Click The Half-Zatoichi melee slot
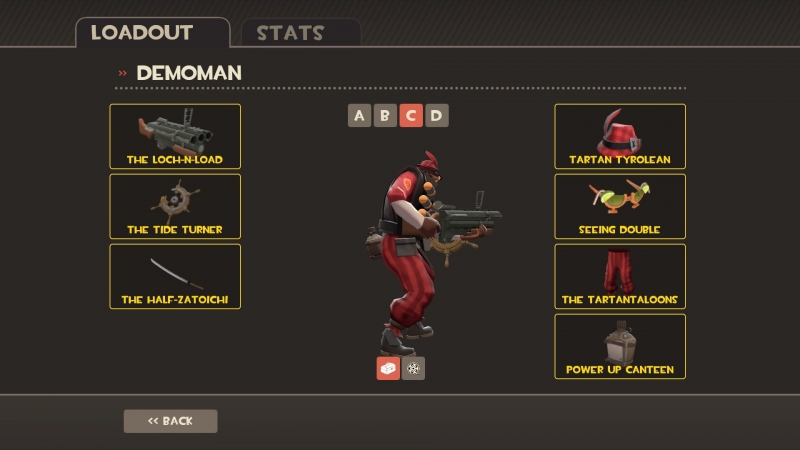800x450 pixels. click(x=175, y=276)
